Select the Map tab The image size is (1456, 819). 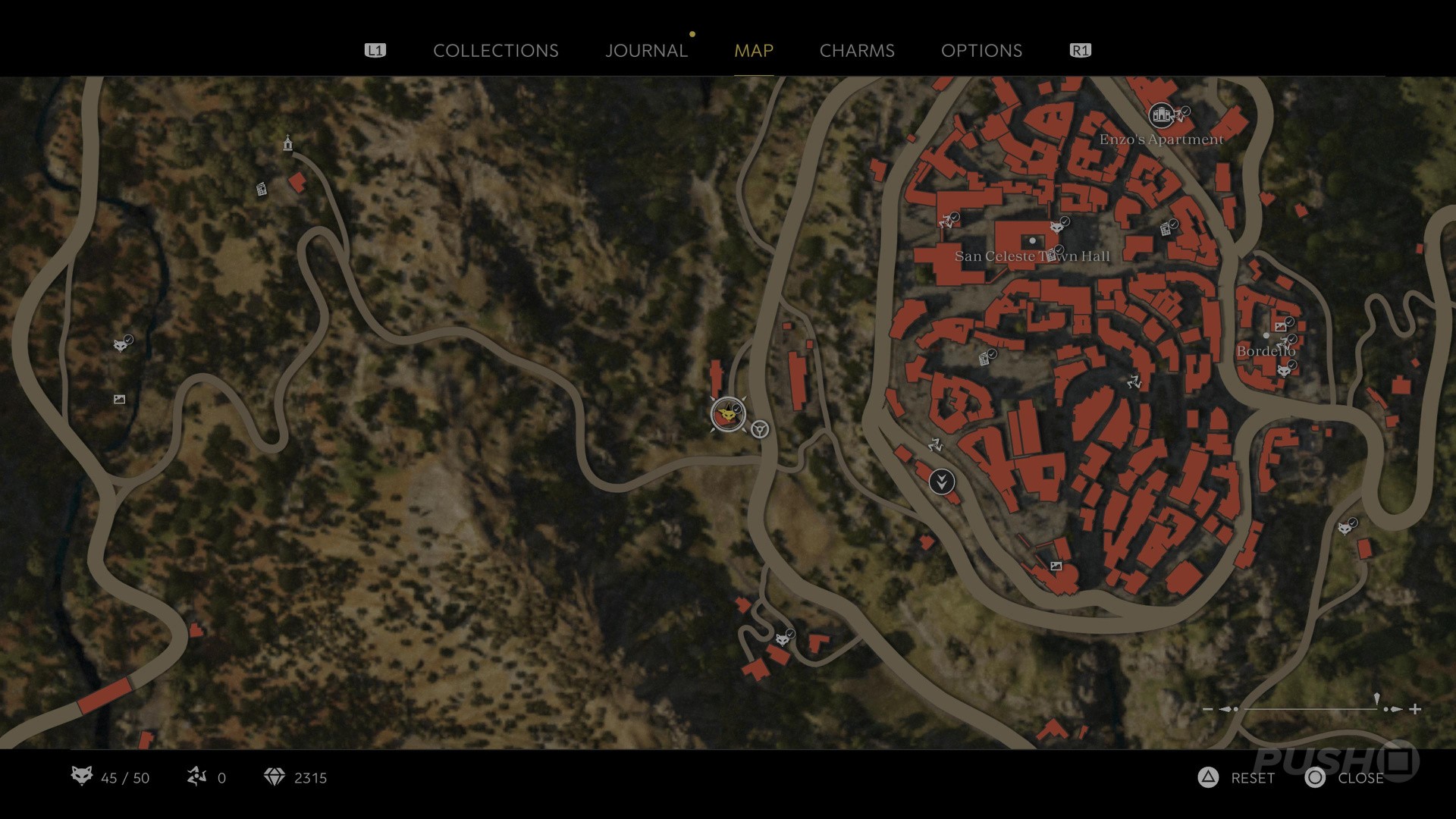click(754, 51)
